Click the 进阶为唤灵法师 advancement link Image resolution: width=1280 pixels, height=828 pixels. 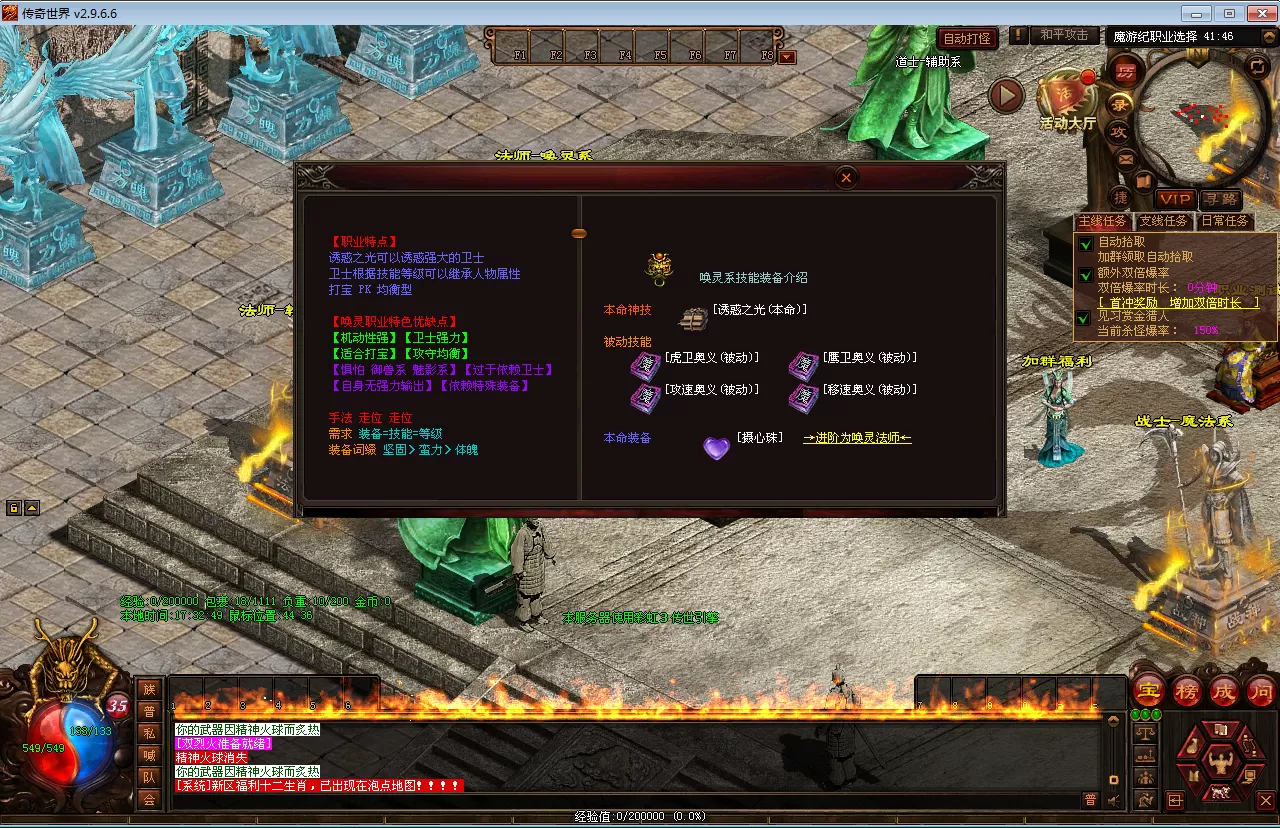857,438
